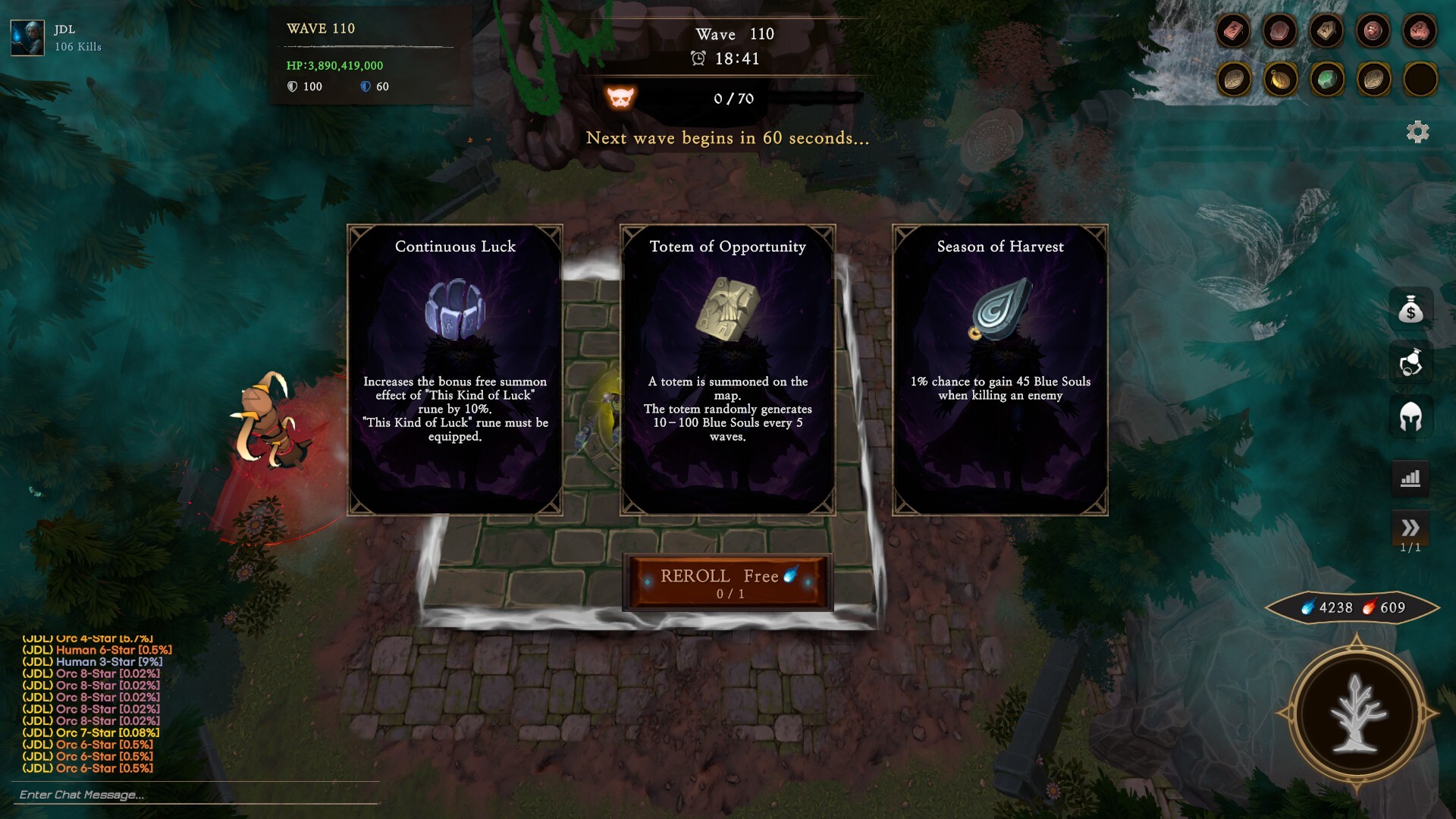Click the mechanical claw grabber icon
Viewport: 1456px width, 819px height.
pos(1410,362)
